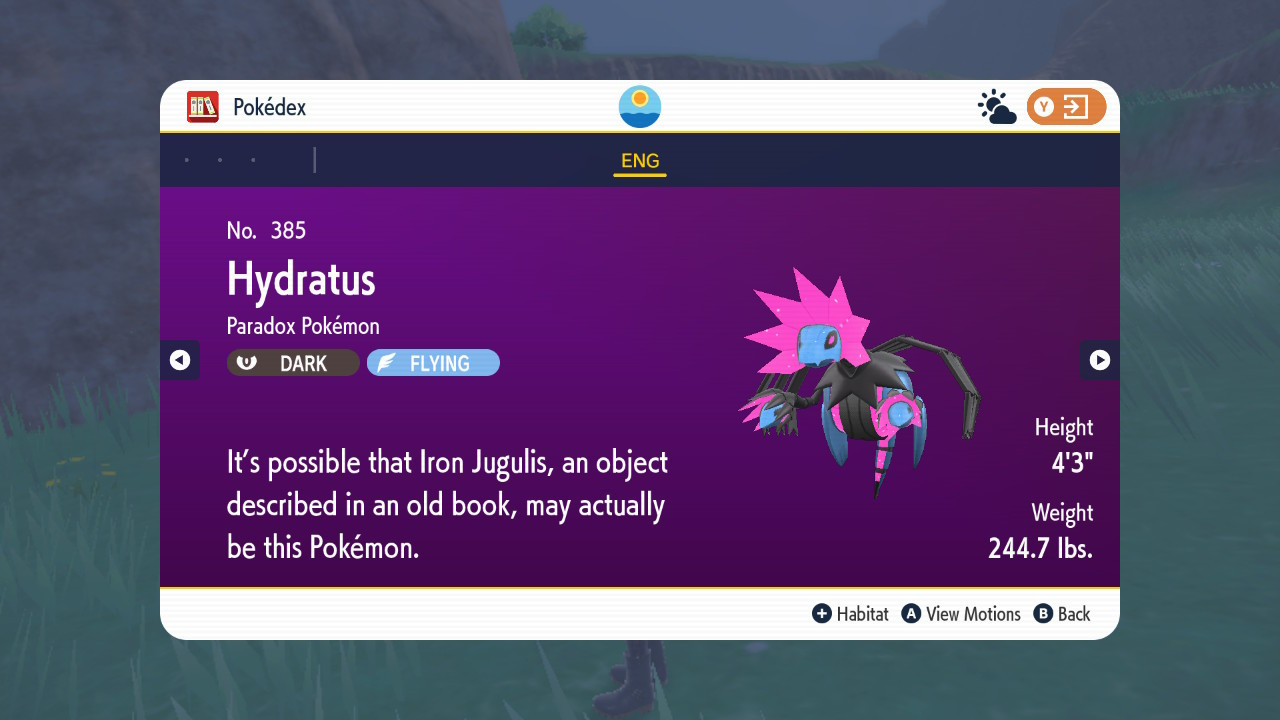Click the cloudy weather forecast icon
Viewport: 1280px width, 720px height.
tap(995, 105)
